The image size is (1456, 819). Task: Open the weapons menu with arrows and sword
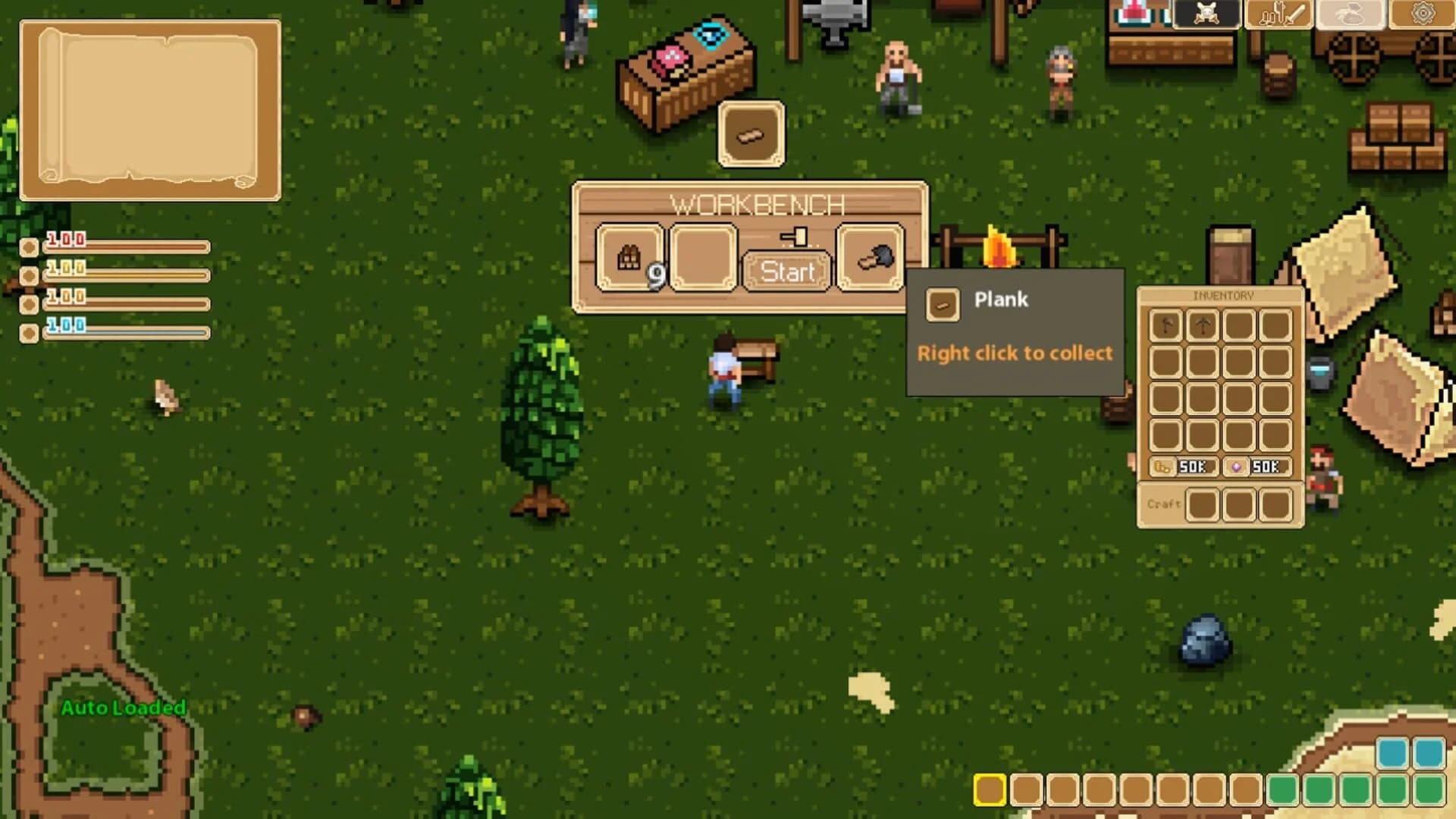(x=1280, y=13)
